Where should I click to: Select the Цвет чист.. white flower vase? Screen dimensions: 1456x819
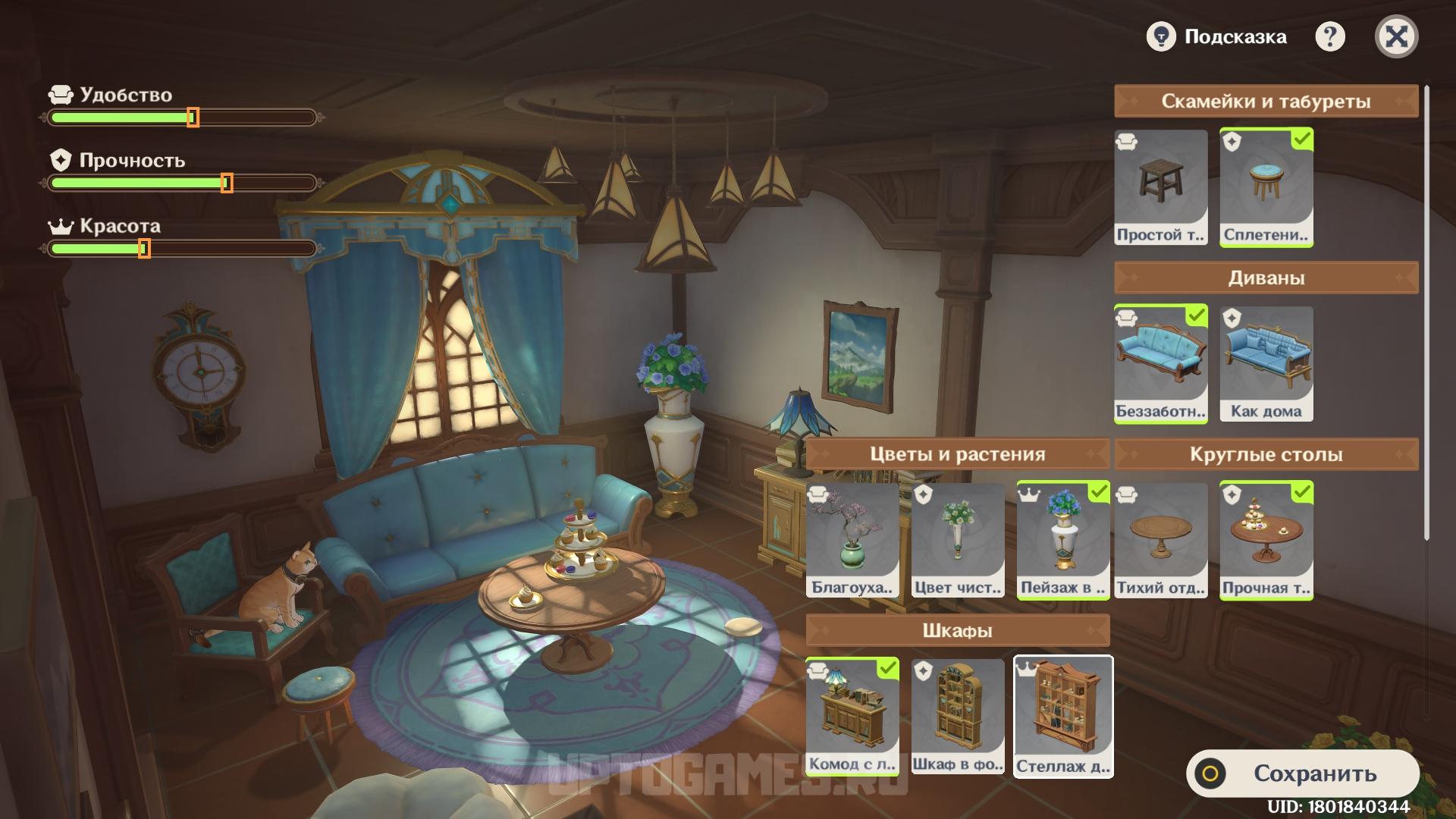point(958,540)
